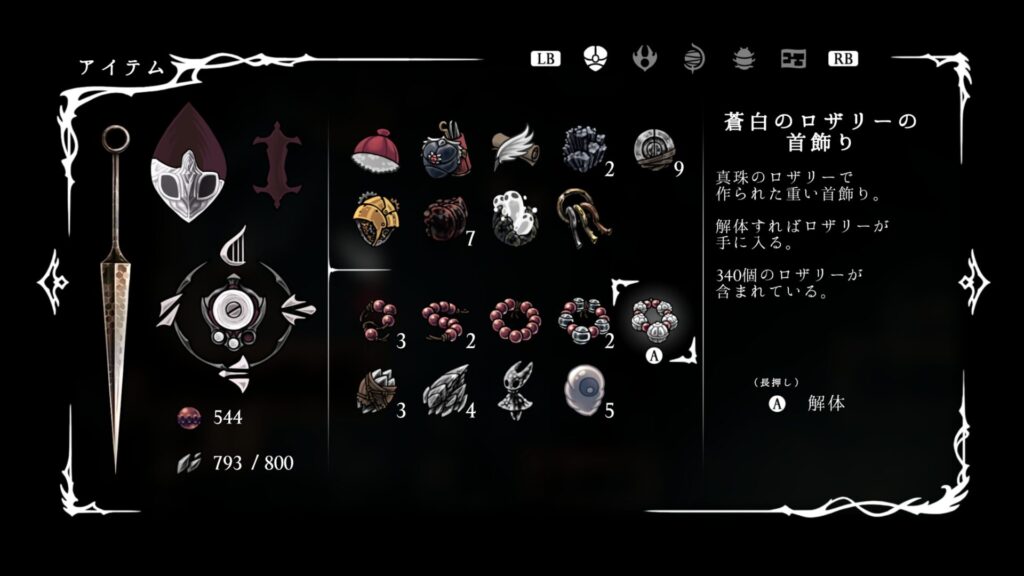
Task: Select the grey shell shard pile
Action: [x=444, y=391]
